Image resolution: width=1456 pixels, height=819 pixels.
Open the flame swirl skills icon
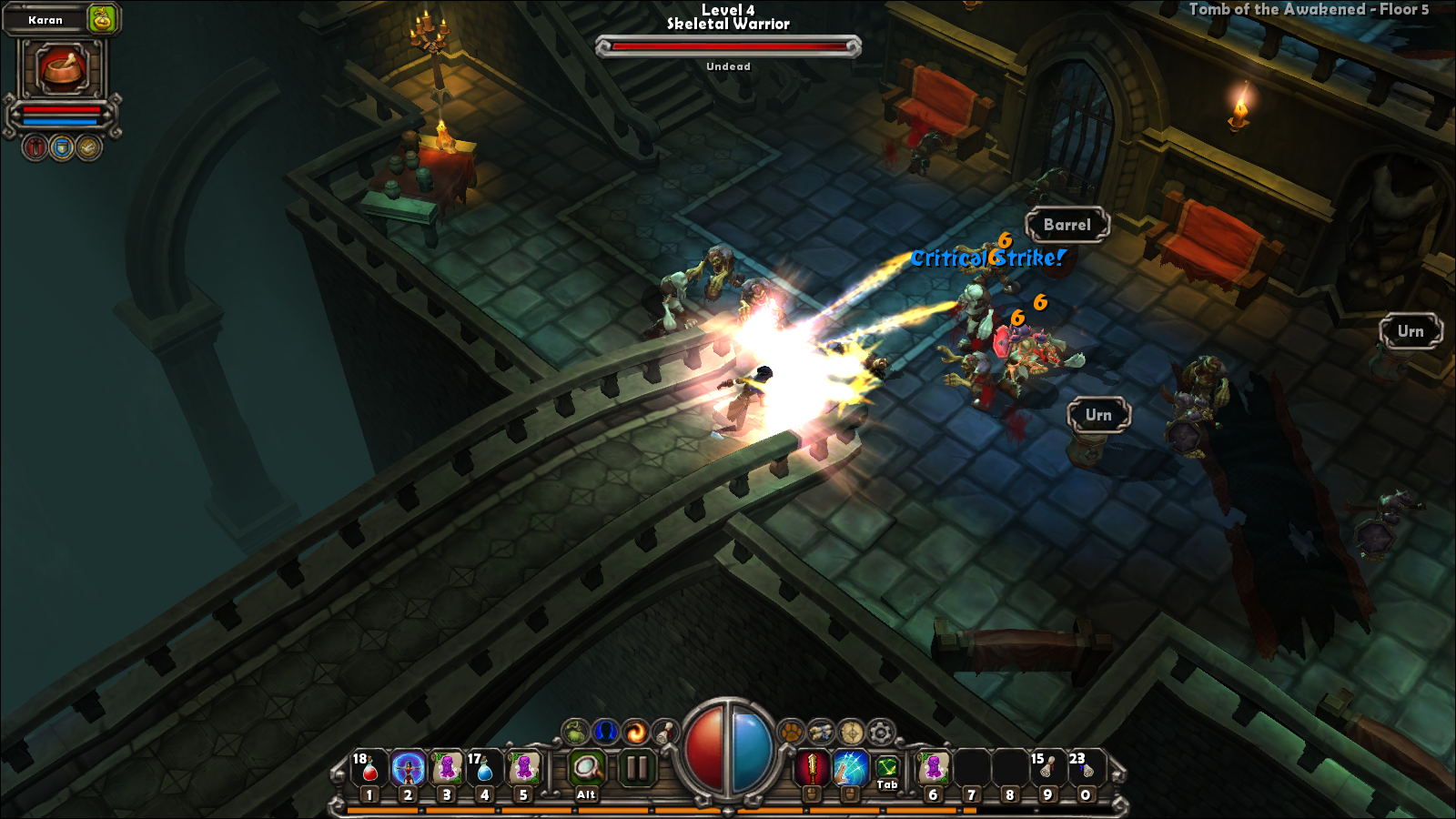pos(635,732)
